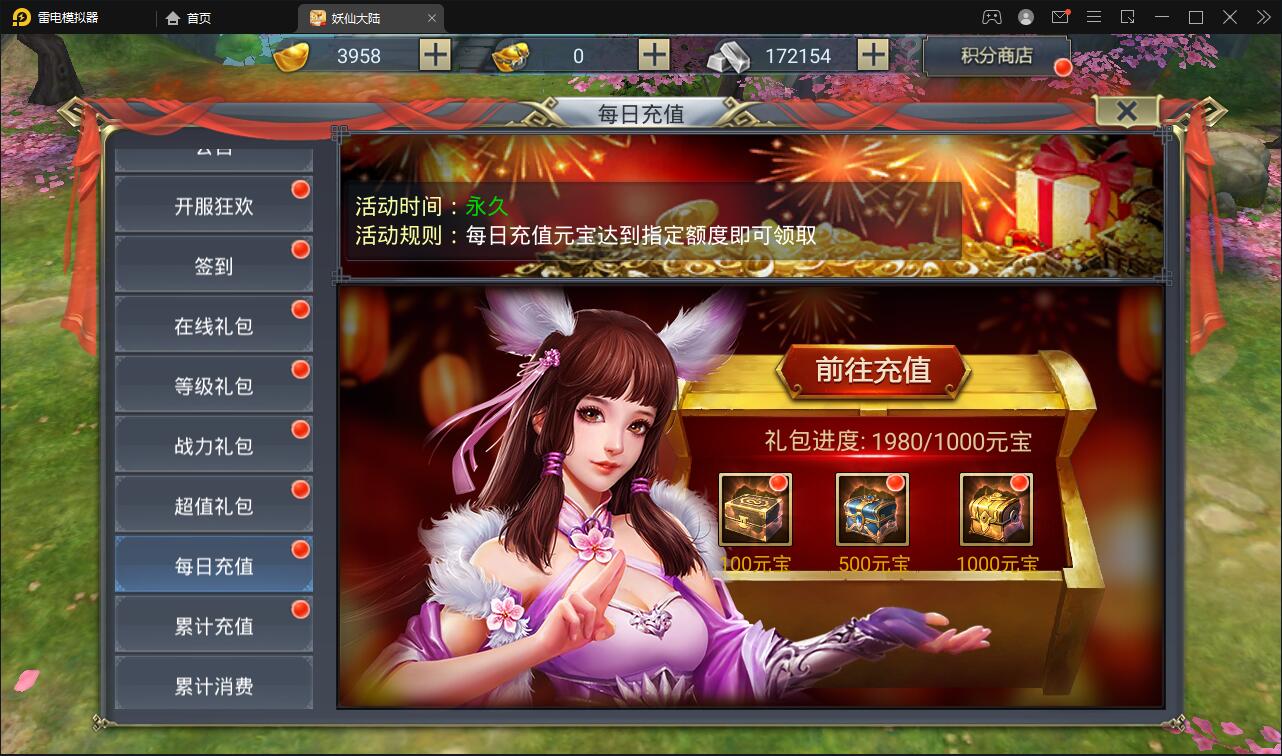Click the multi-player icon in emulator toolbar

tap(990, 17)
